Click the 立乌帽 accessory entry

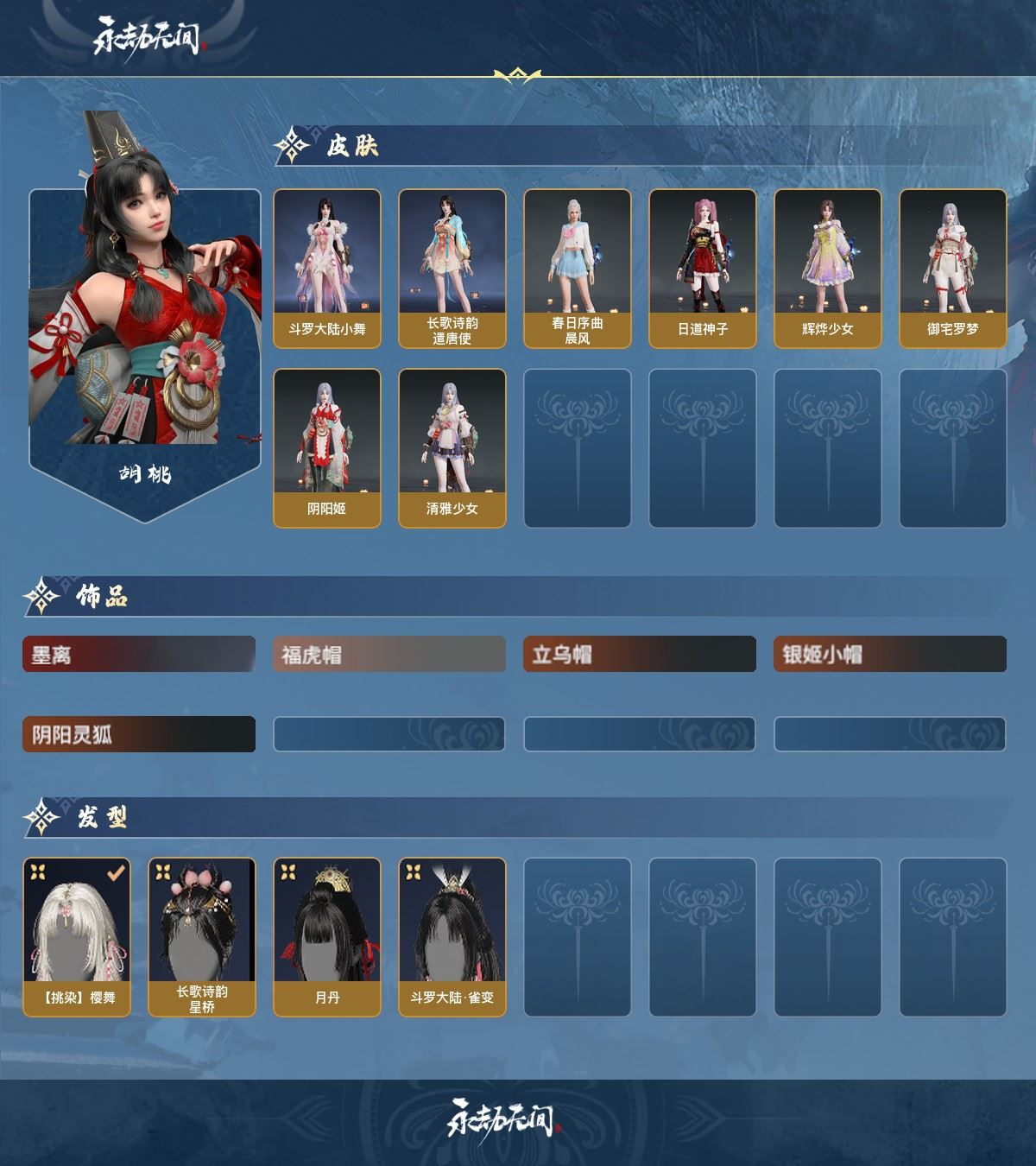[x=640, y=655]
